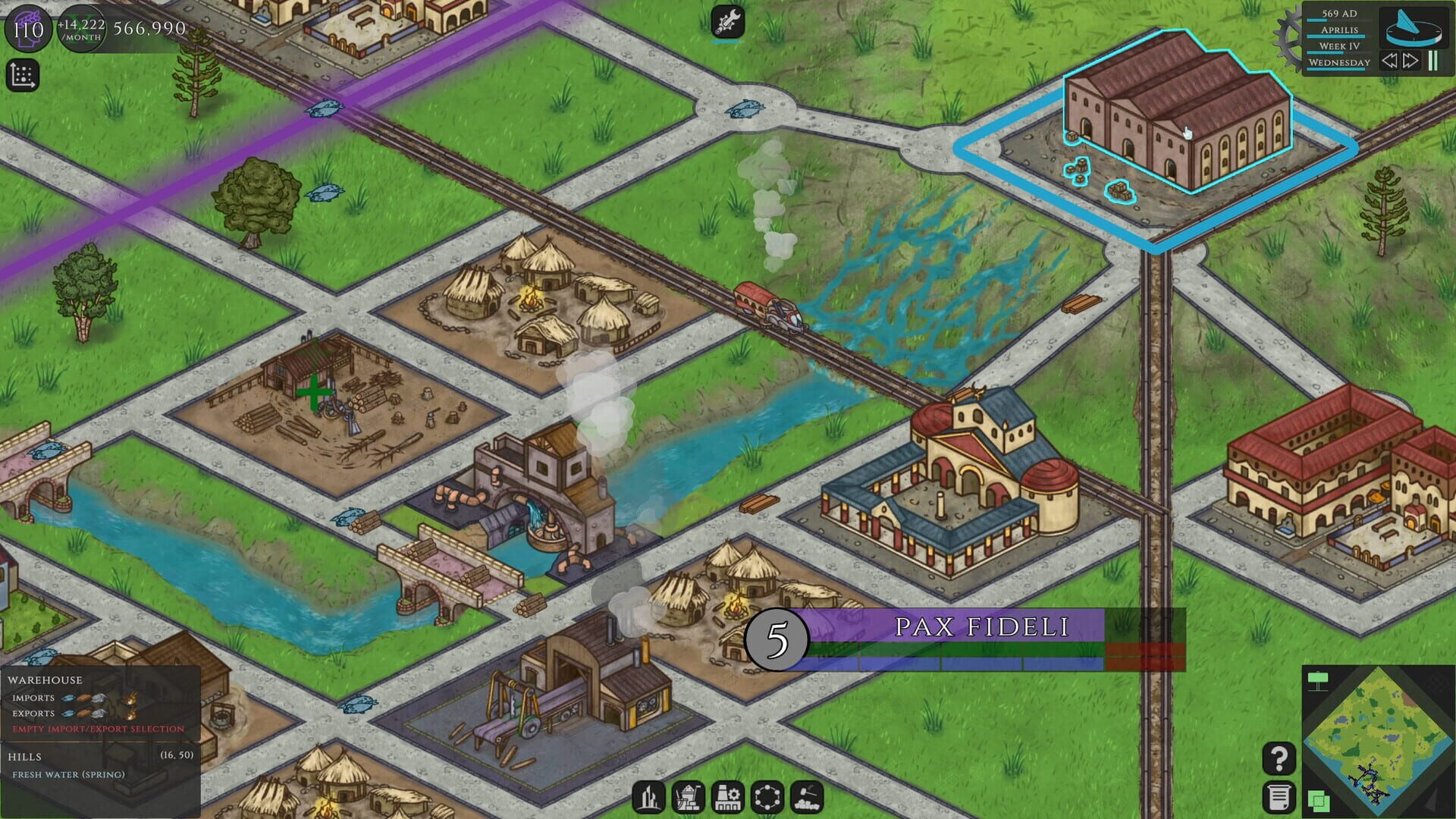1456x819 pixels.
Task: Select the Warehouse panel header
Action: point(45,680)
